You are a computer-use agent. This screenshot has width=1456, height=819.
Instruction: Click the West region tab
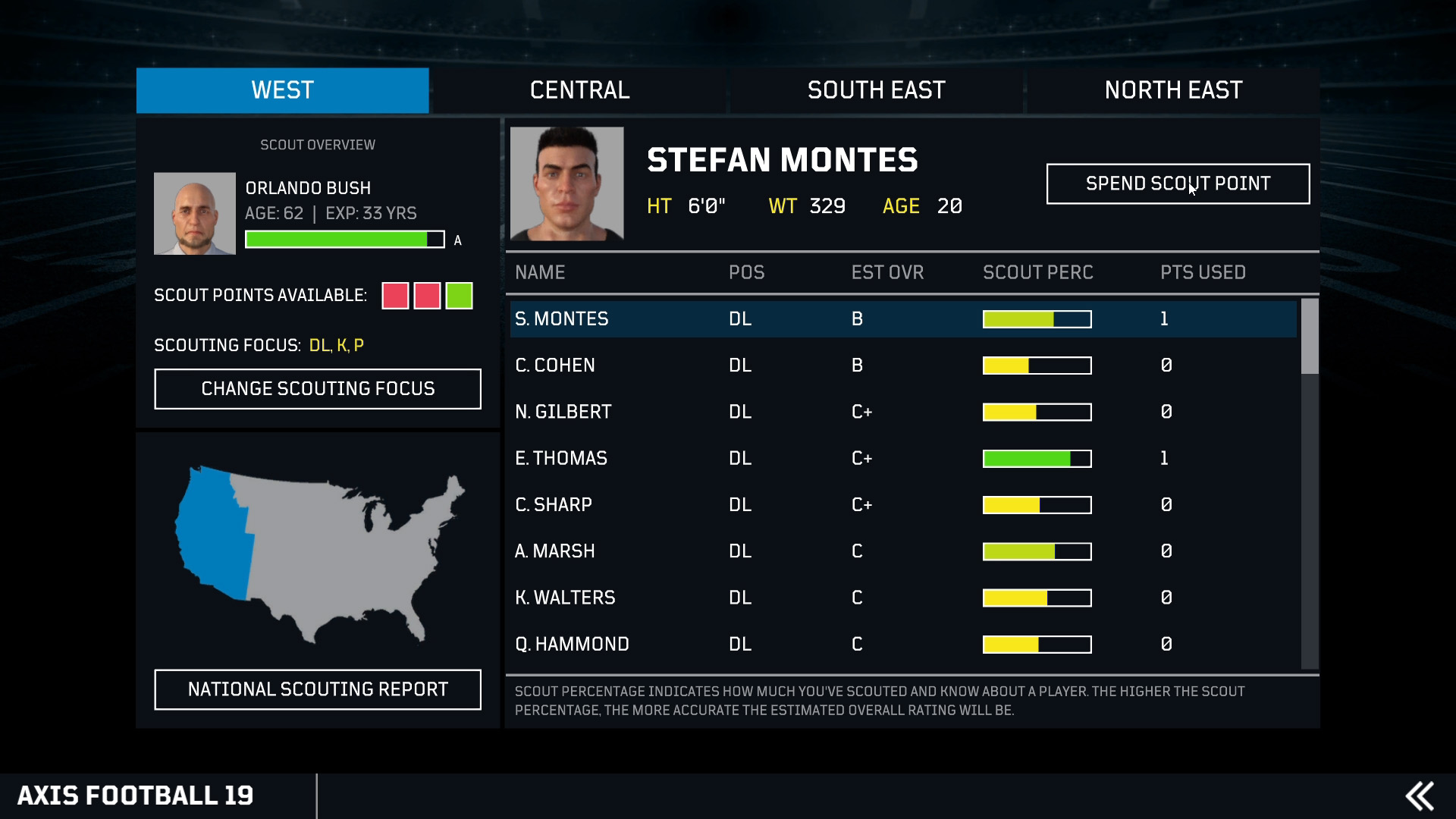click(282, 90)
